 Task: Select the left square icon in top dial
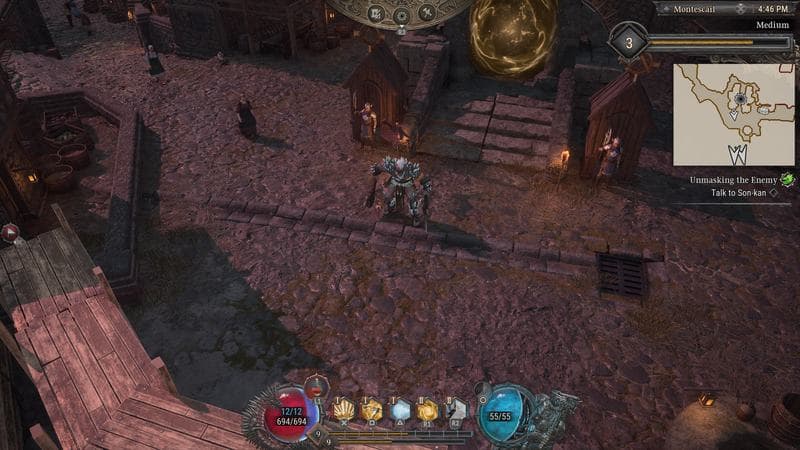click(377, 13)
